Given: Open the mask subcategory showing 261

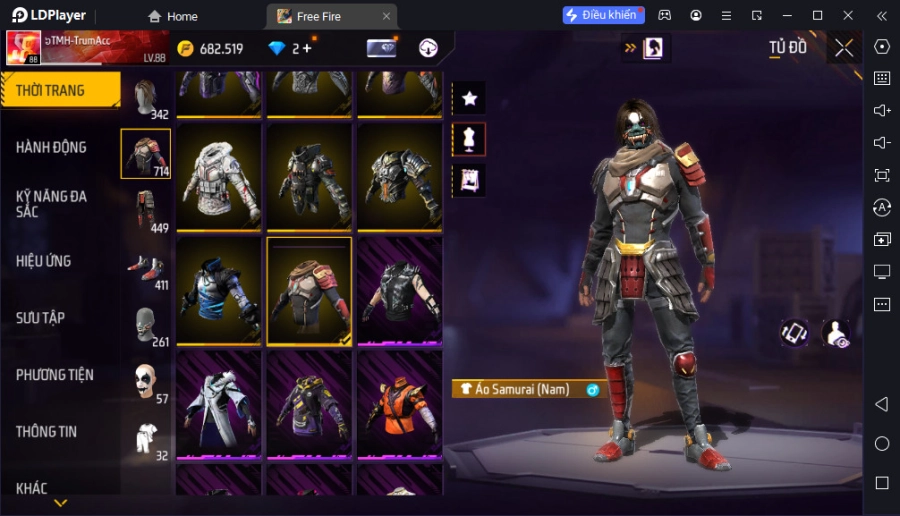Looking at the screenshot, I should click(146, 325).
